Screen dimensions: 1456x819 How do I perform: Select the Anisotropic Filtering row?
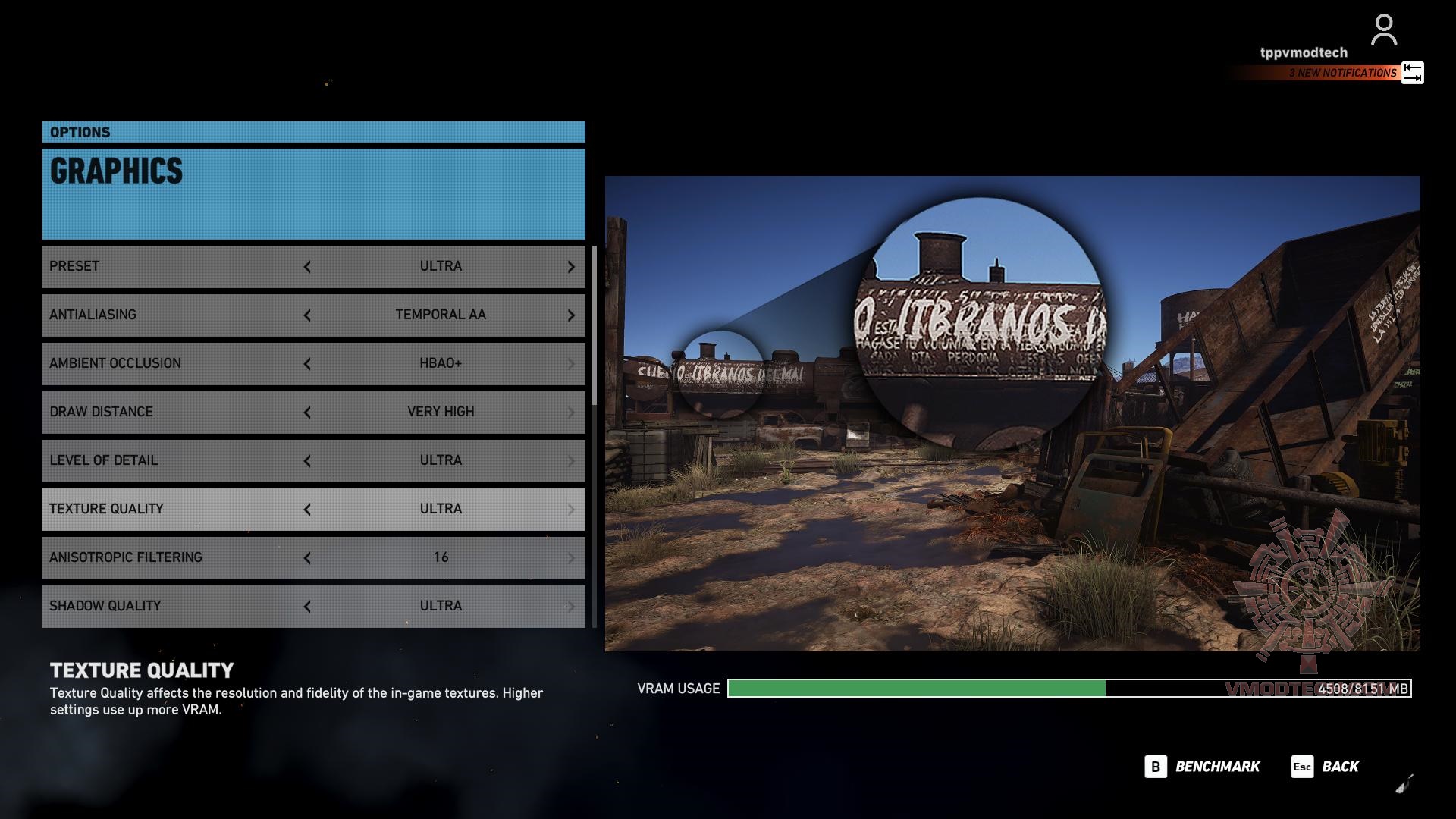tap(174, 558)
